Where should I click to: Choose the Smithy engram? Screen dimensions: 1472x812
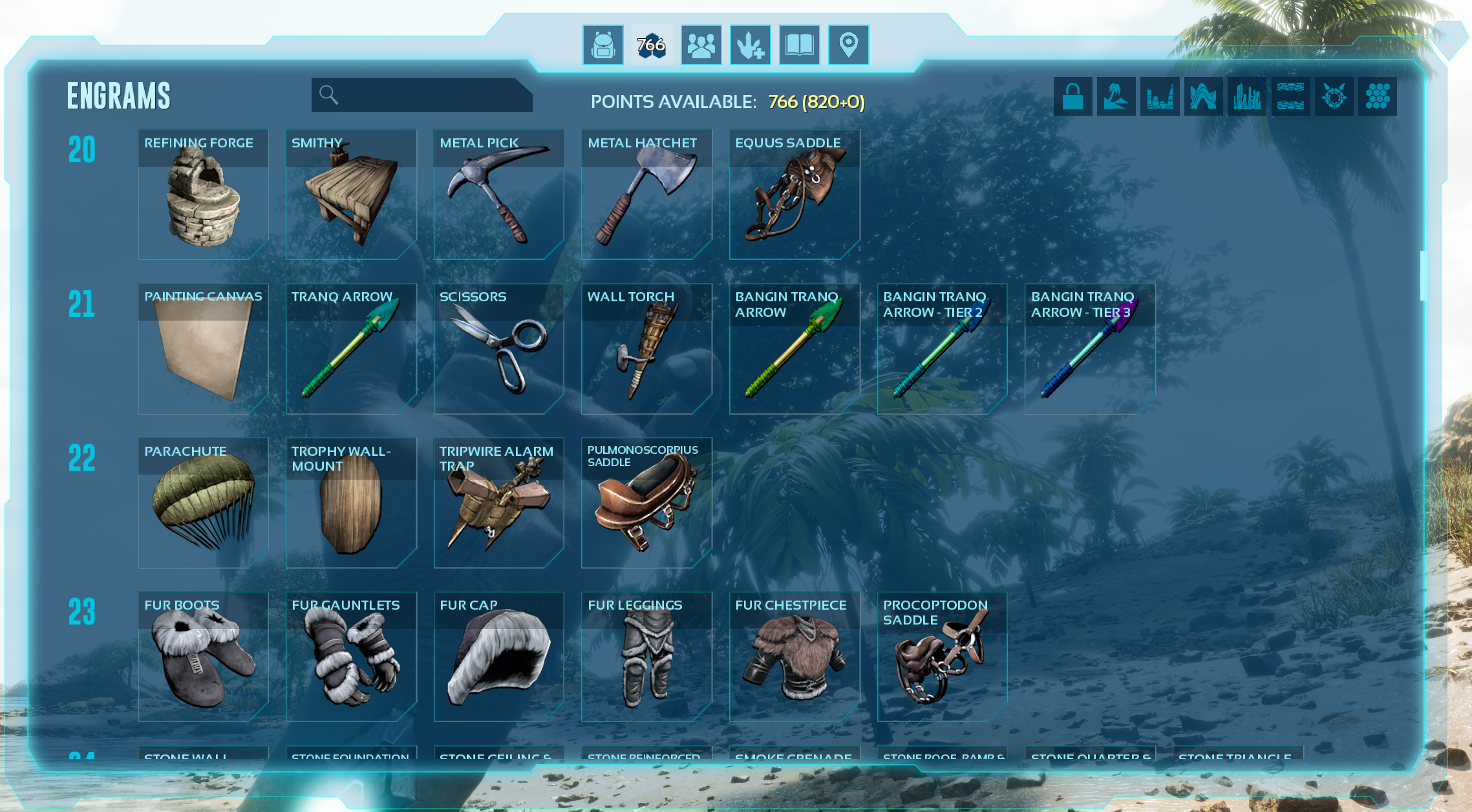(351, 194)
